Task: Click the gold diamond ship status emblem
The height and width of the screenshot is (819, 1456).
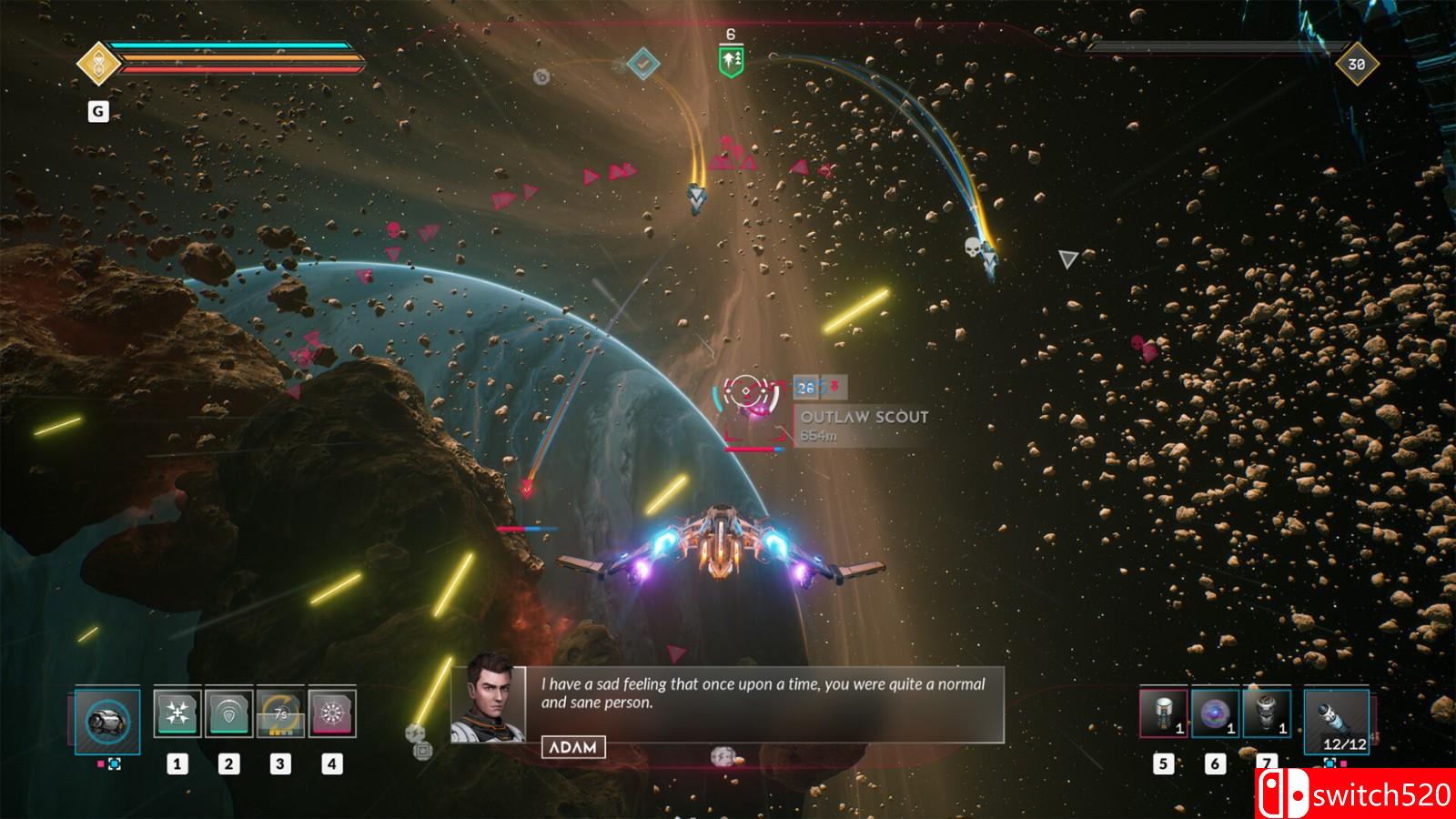Action: pyautogui.click(x=96, y=64)
